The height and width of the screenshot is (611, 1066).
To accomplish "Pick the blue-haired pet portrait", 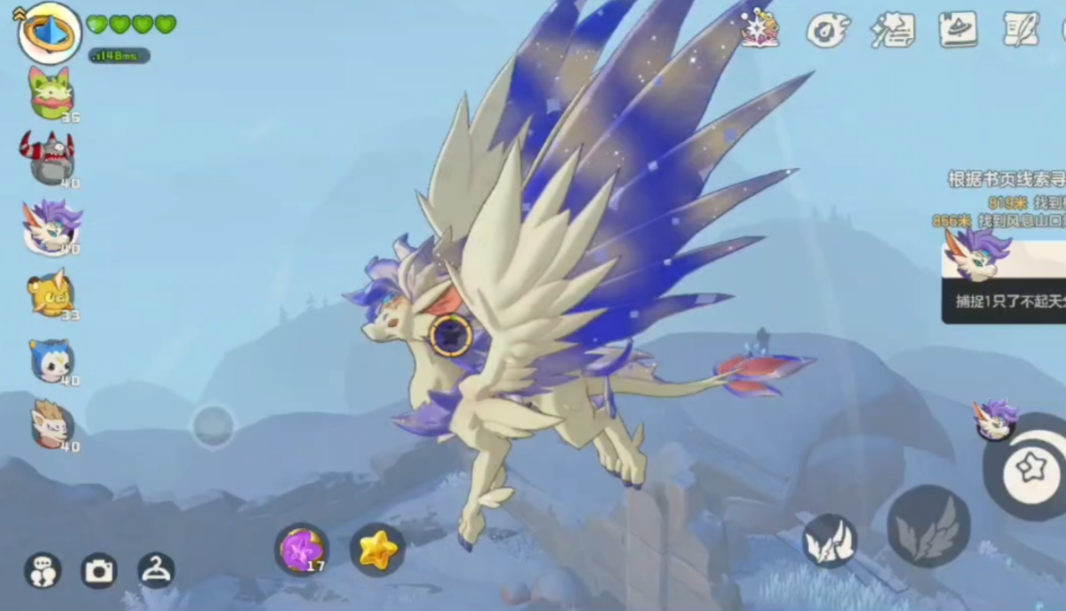I will click(51, 360).
